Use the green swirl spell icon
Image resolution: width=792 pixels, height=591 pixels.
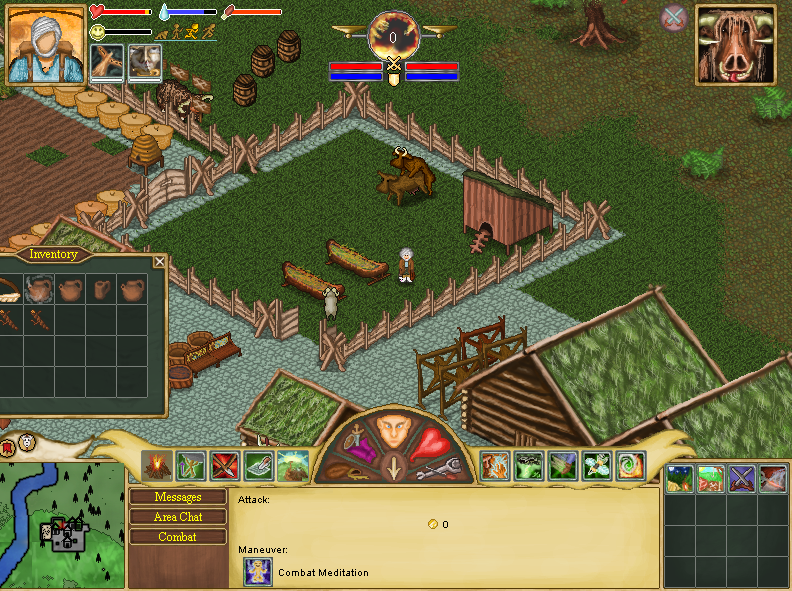[x=631, y=466]
